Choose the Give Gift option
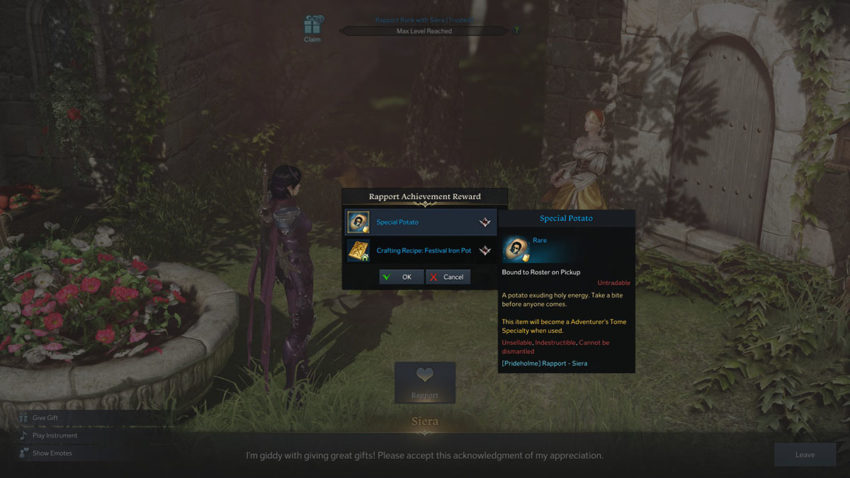The image size is (850, 478). pyautogui.click(x=45, y=418)
